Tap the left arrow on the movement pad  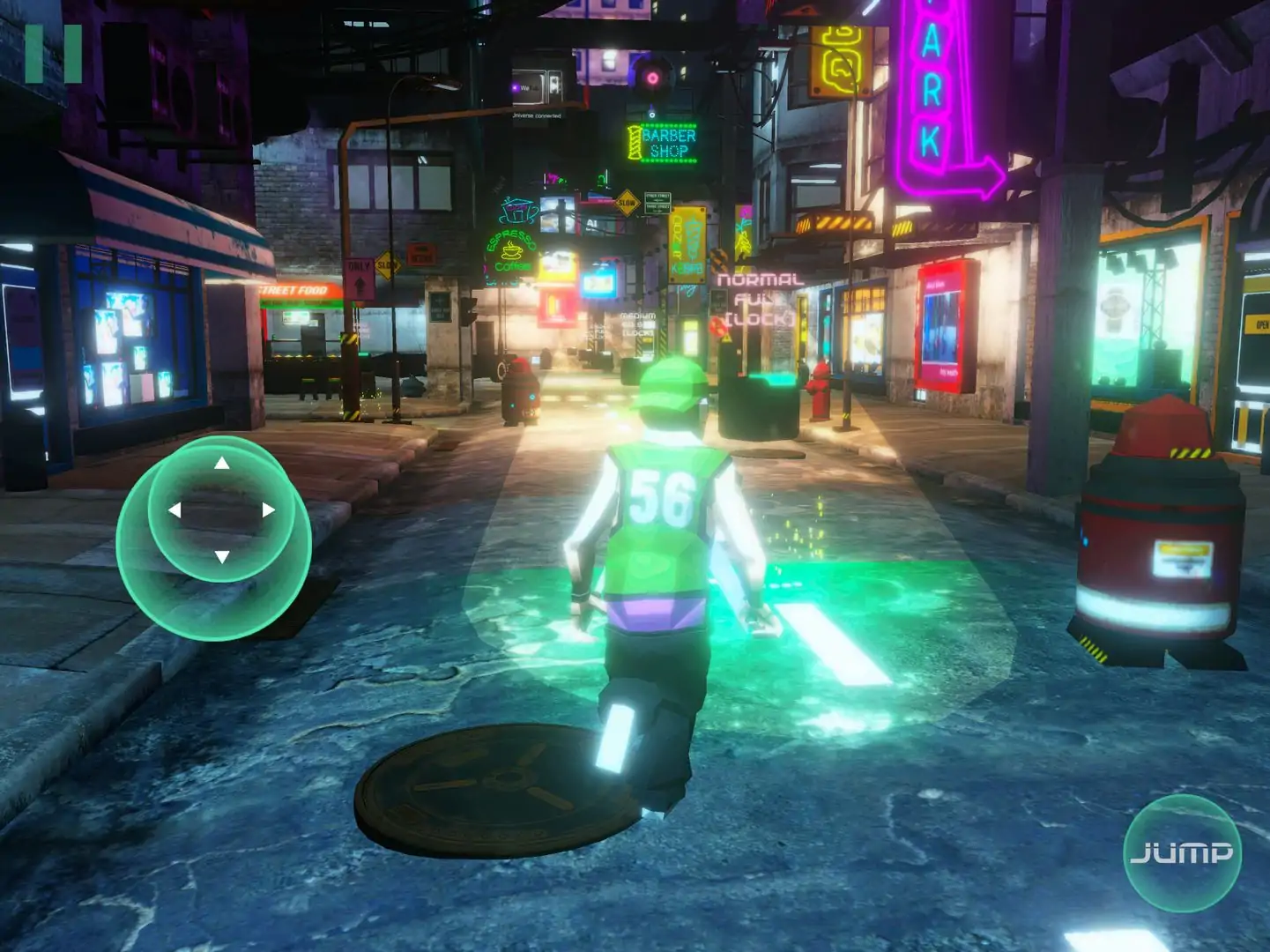point(175,510)
